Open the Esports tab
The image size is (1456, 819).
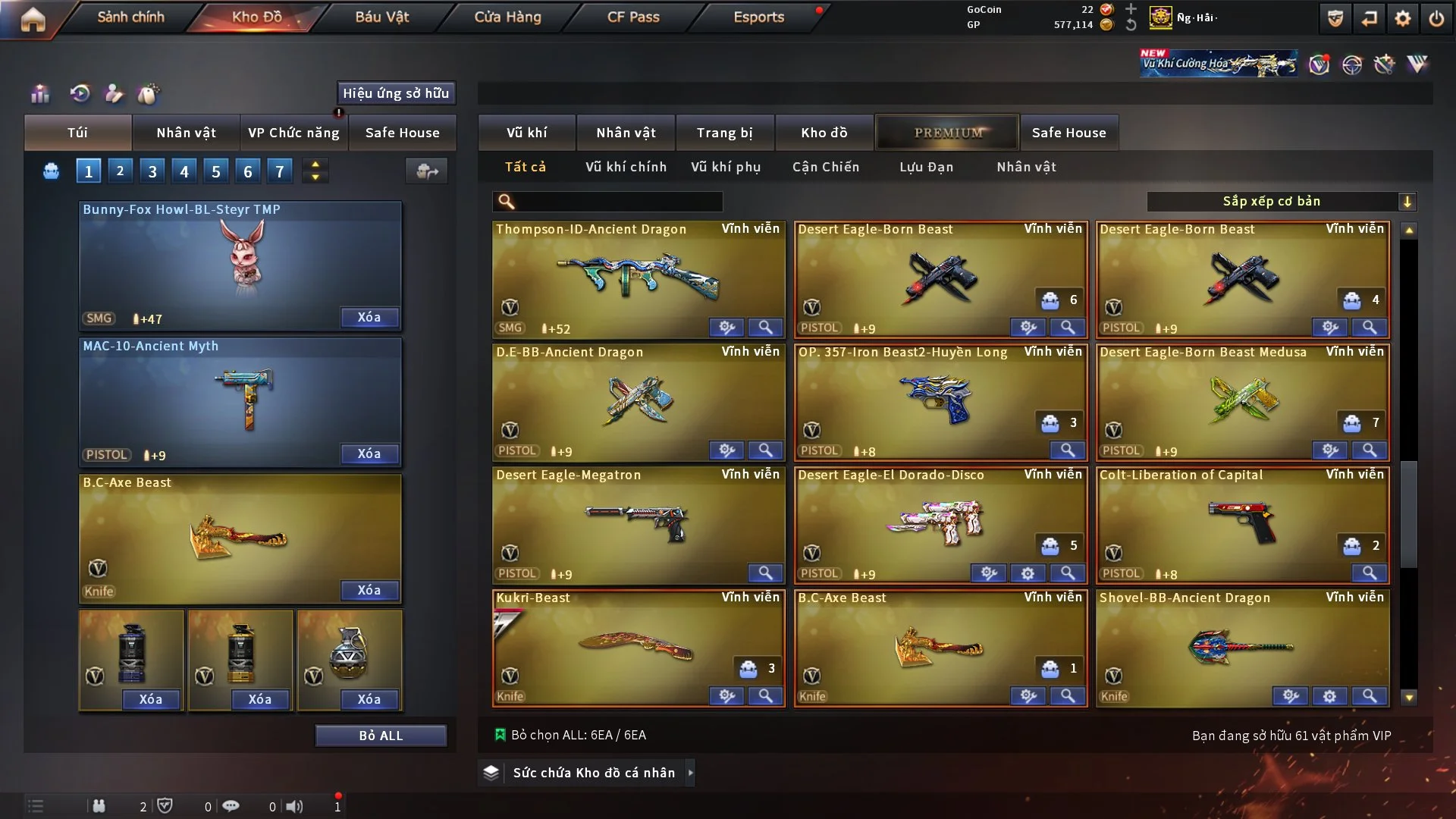pos(758,17)
